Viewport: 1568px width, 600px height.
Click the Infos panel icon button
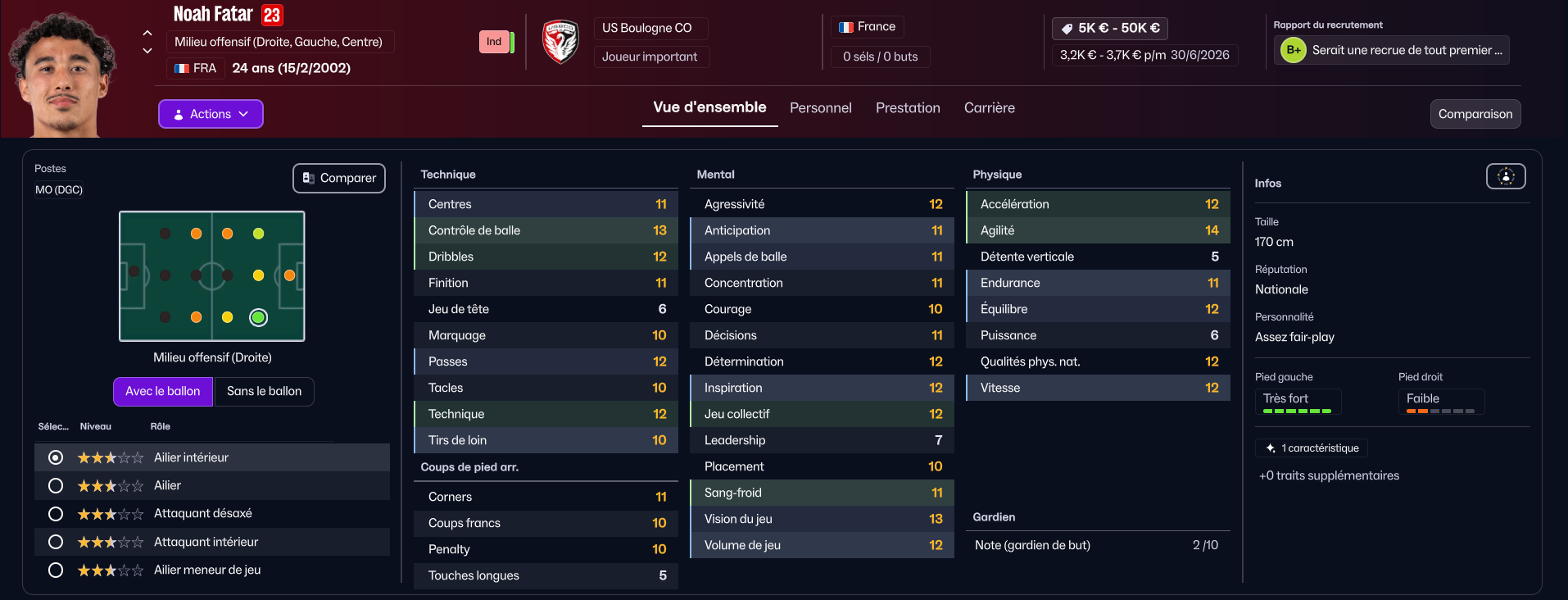point(1505,176)
